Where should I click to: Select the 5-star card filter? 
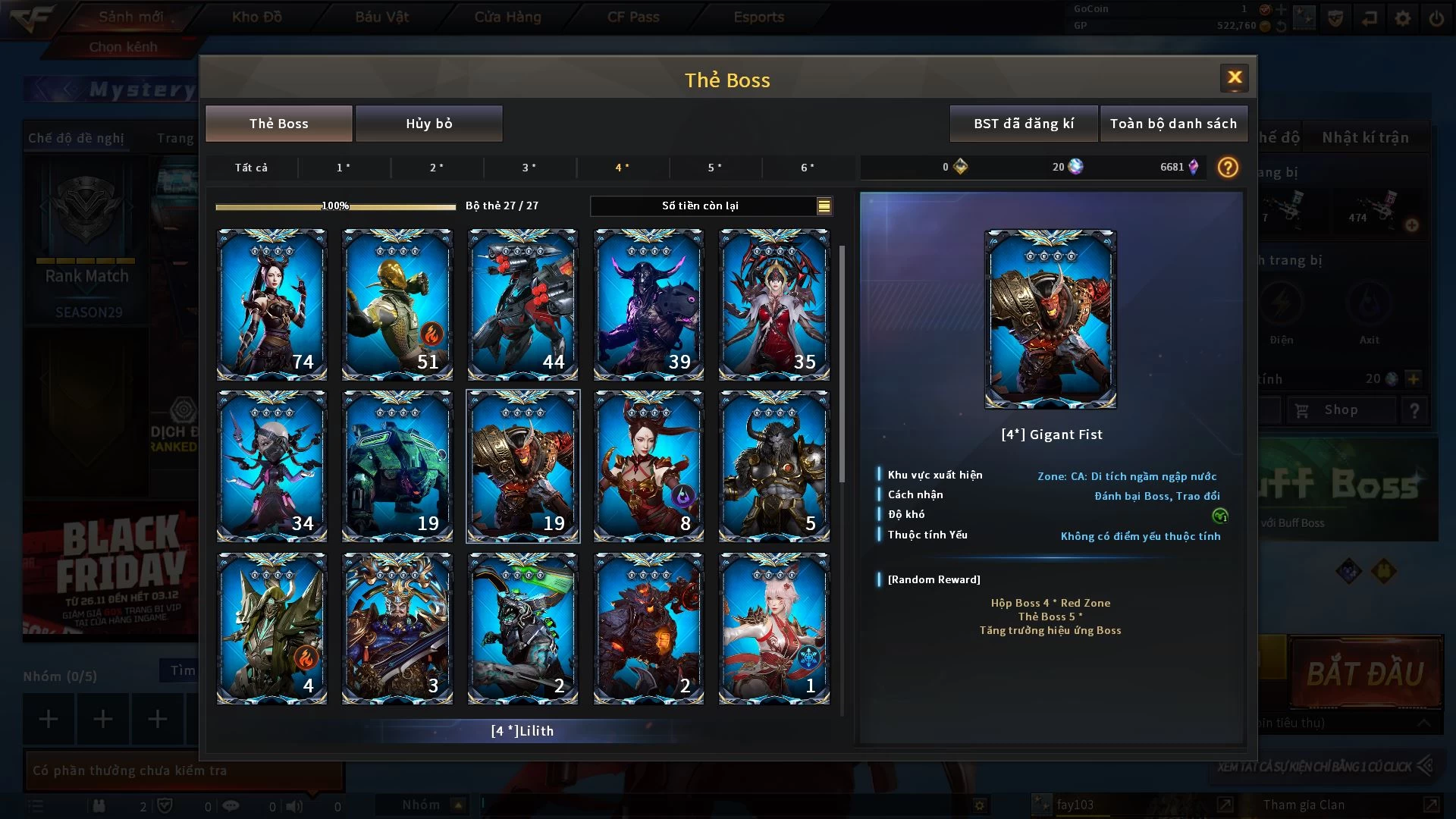click(714, 168)
